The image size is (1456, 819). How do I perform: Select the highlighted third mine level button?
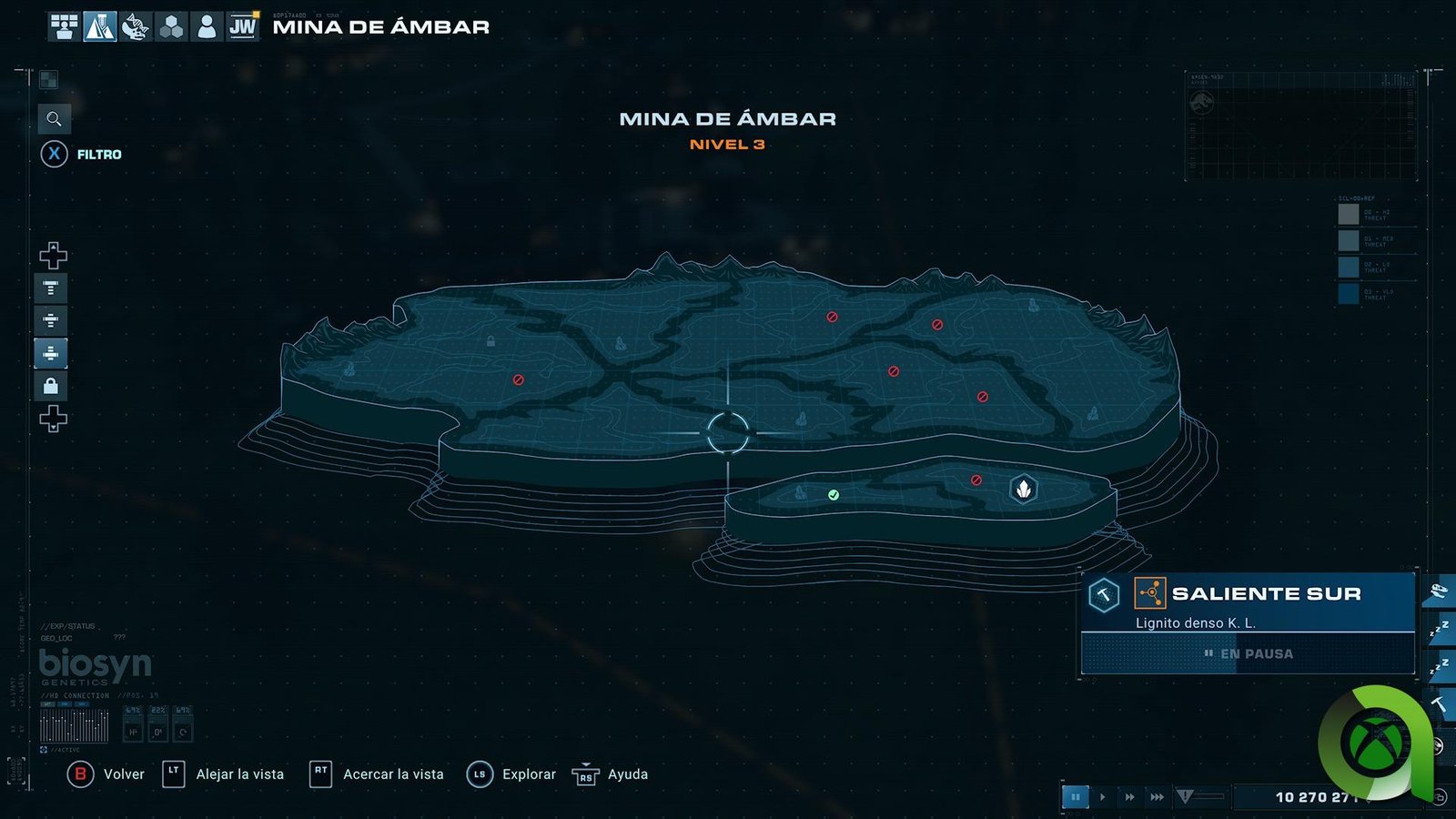51,353
